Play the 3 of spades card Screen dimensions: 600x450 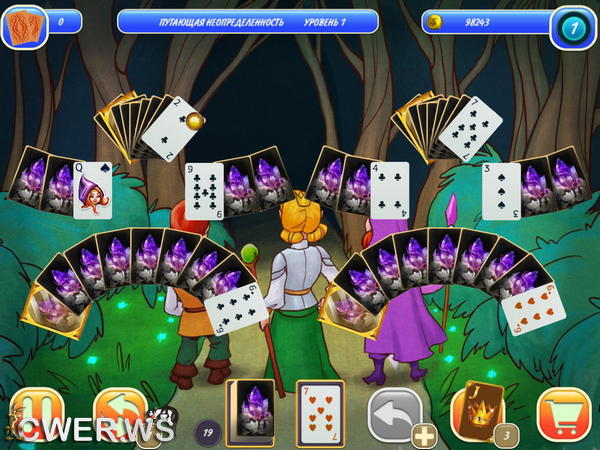point(501,190)
